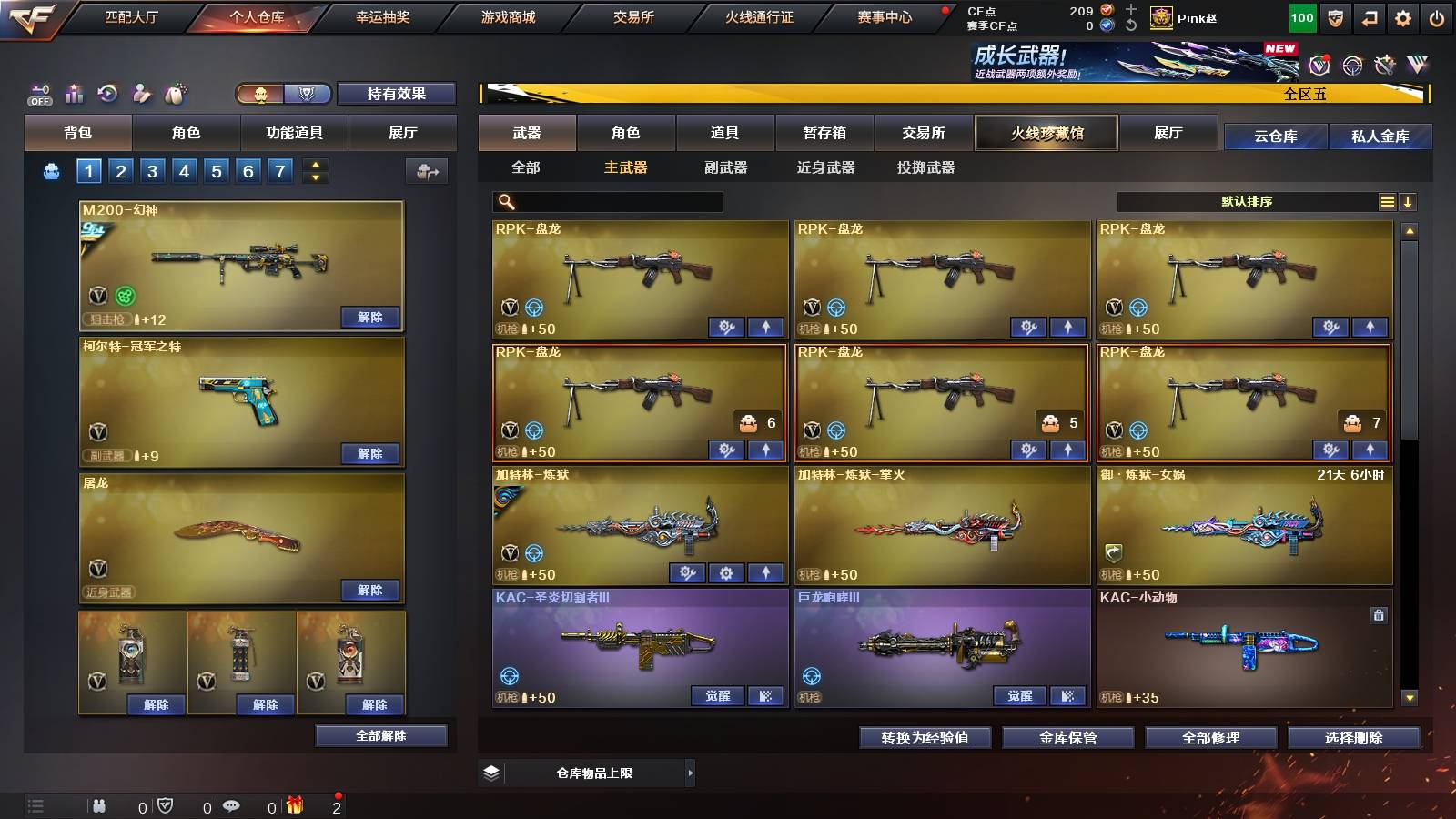The image size is (1456, 819).
Task: Click the circular replay icon near OFF switch
Action: 108,94
